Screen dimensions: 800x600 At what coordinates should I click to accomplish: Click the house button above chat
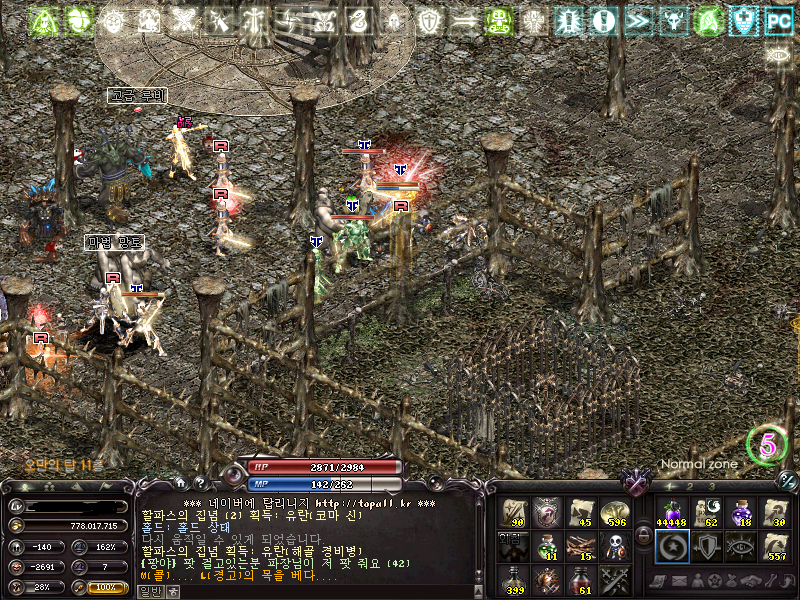tap(179, 484)
